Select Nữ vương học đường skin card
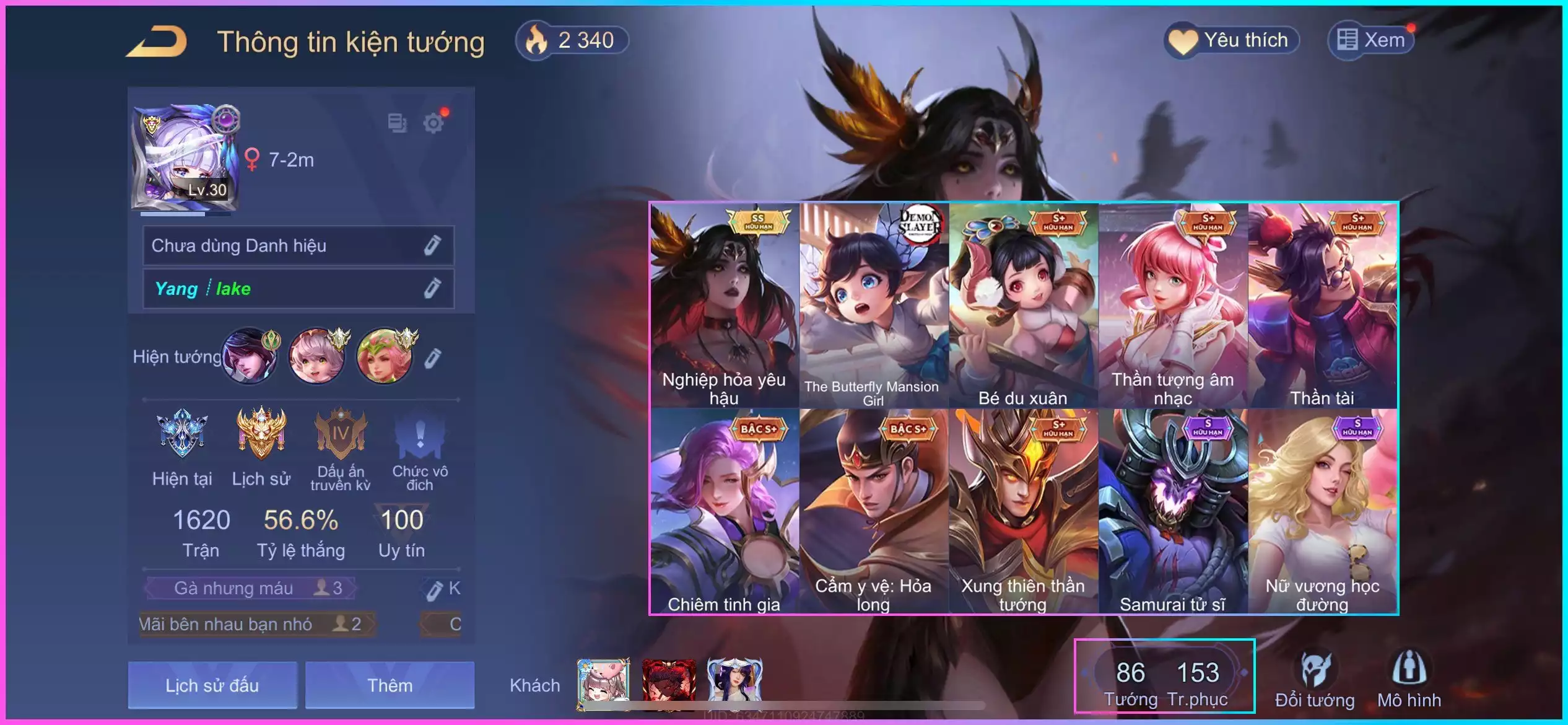The width and height of the screenshot is (1568, 725). tap(1322, 511)
